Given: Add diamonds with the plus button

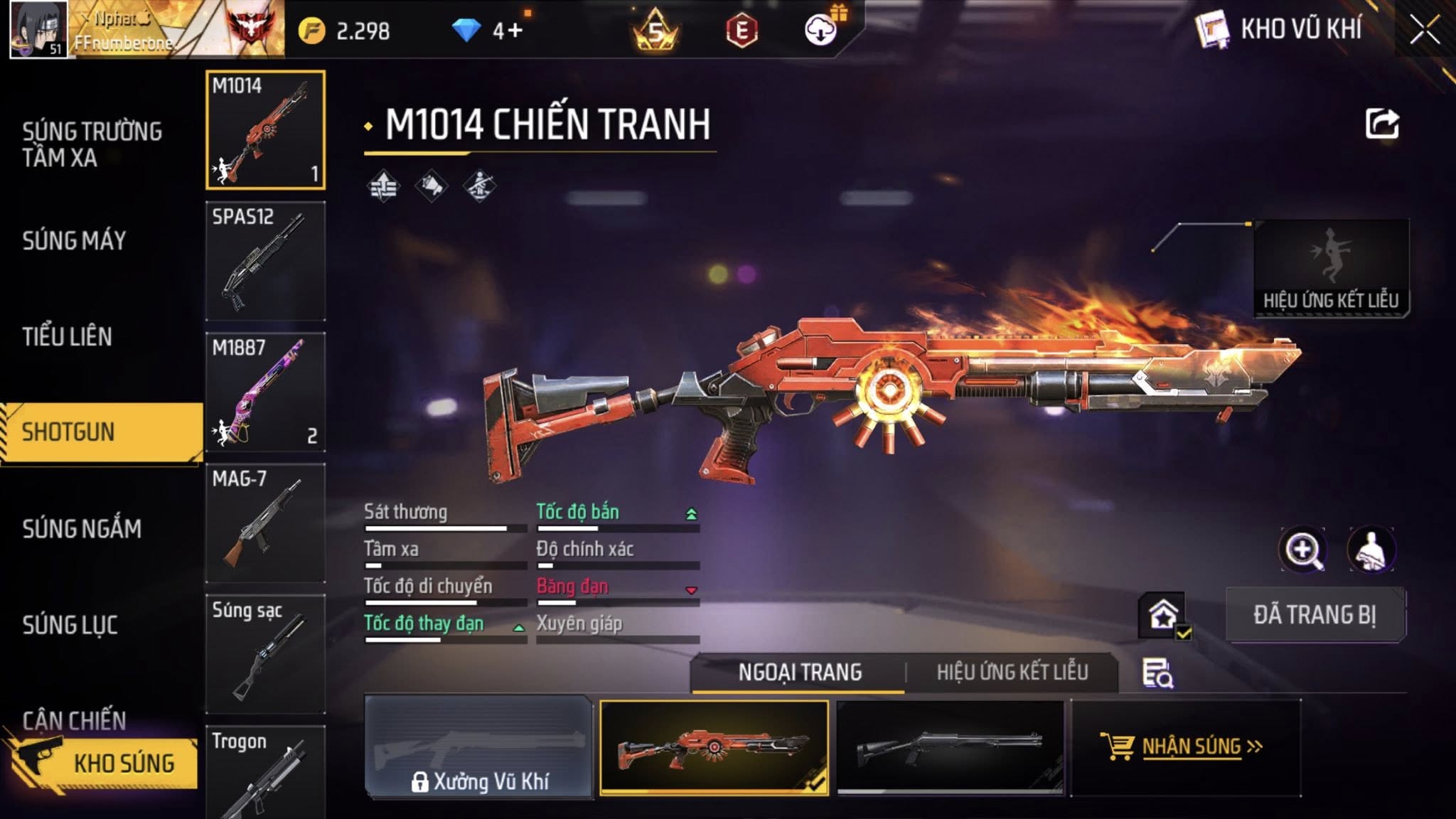Looking at the screenshot, I should tap(515, 31).
